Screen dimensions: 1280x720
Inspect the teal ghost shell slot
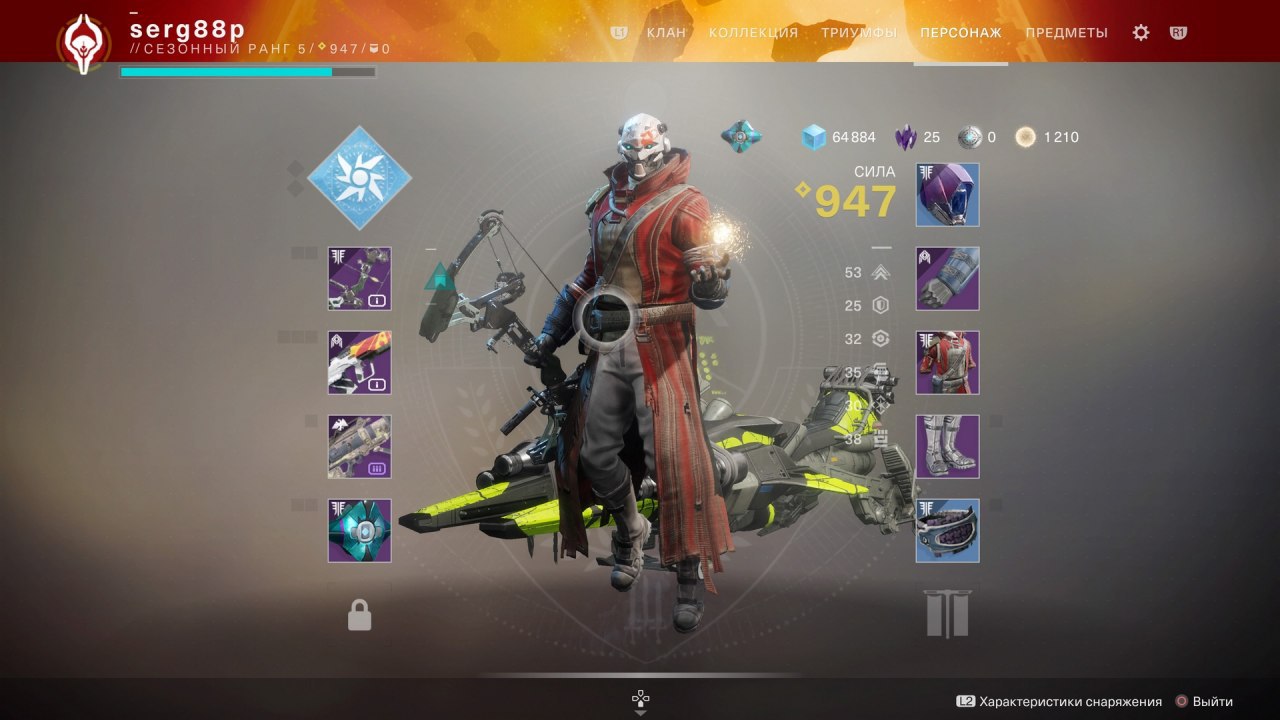tap(359, 531)
